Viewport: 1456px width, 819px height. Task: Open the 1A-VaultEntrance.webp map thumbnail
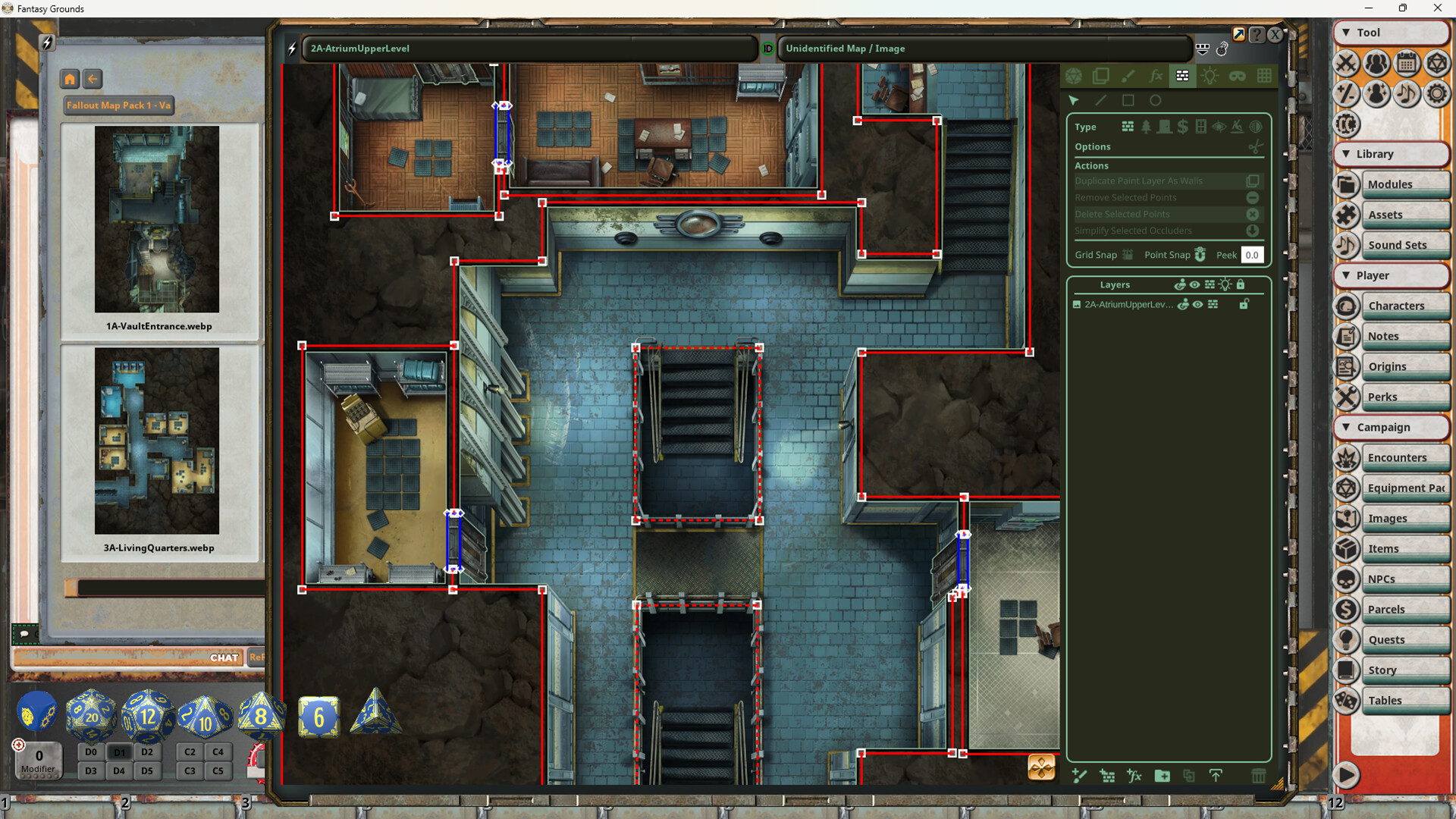pos(157,221)
